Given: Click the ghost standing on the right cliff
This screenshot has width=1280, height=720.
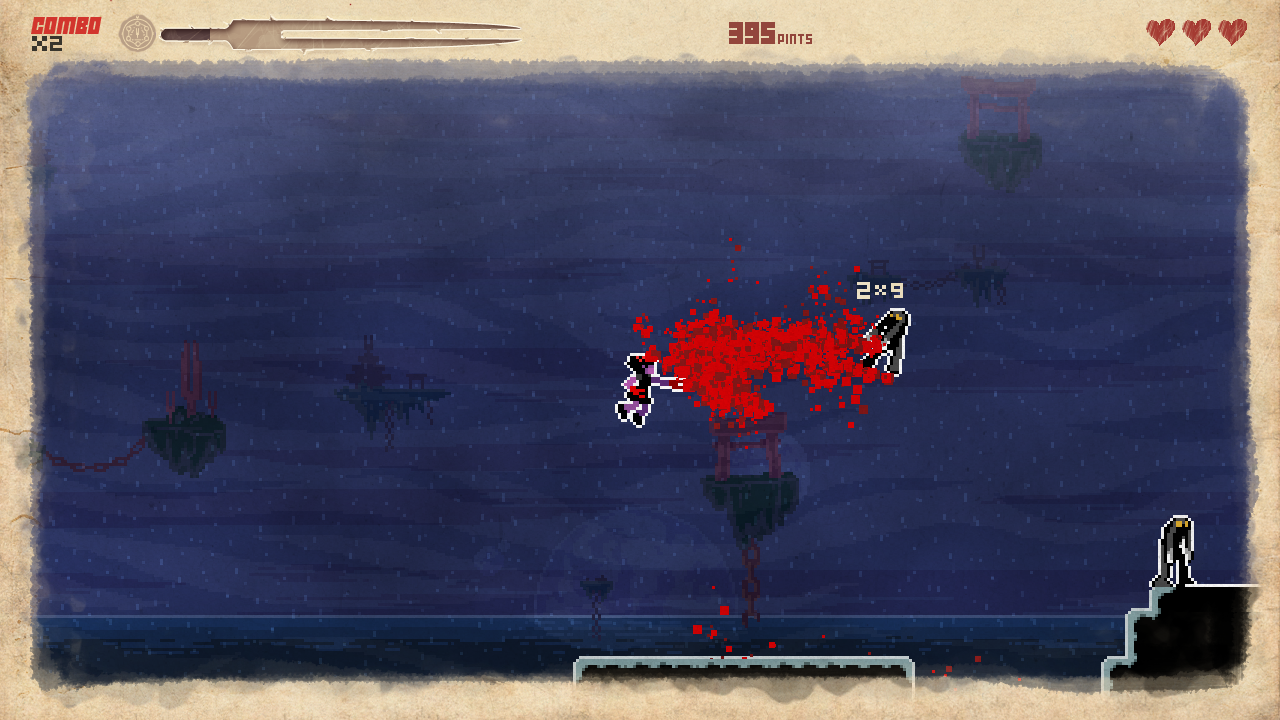Looking at the screenshot, I should (1176, 548).
